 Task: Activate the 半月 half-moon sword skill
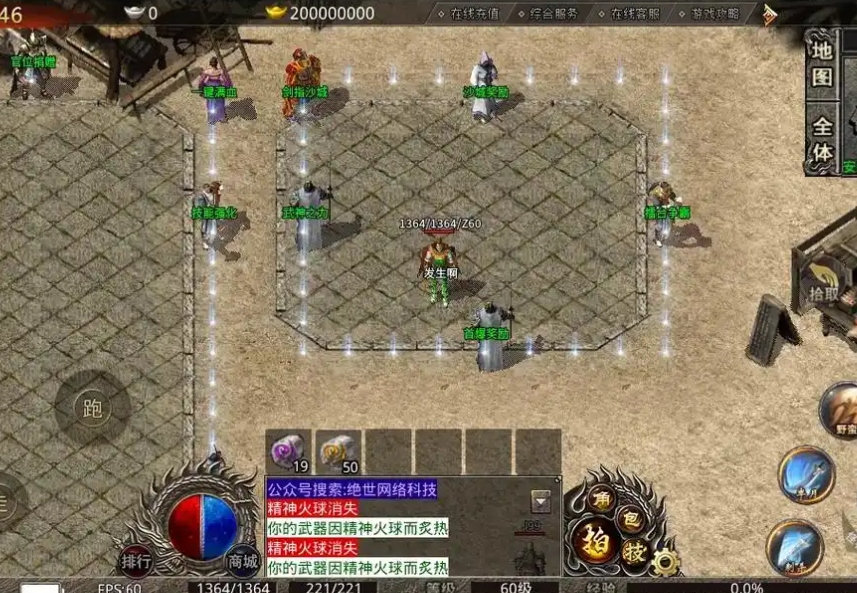[806, 474]
